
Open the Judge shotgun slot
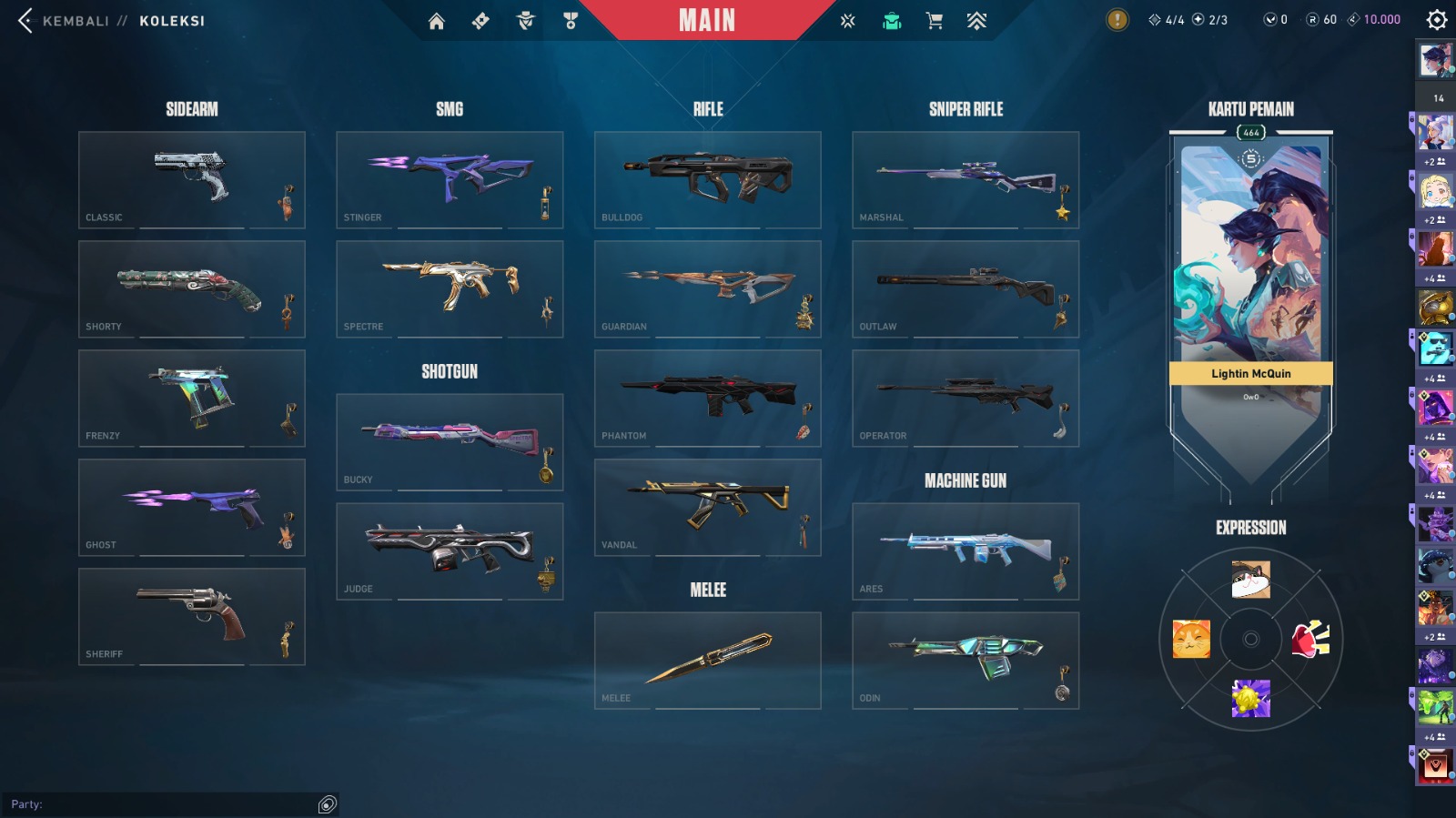(449, 550)
